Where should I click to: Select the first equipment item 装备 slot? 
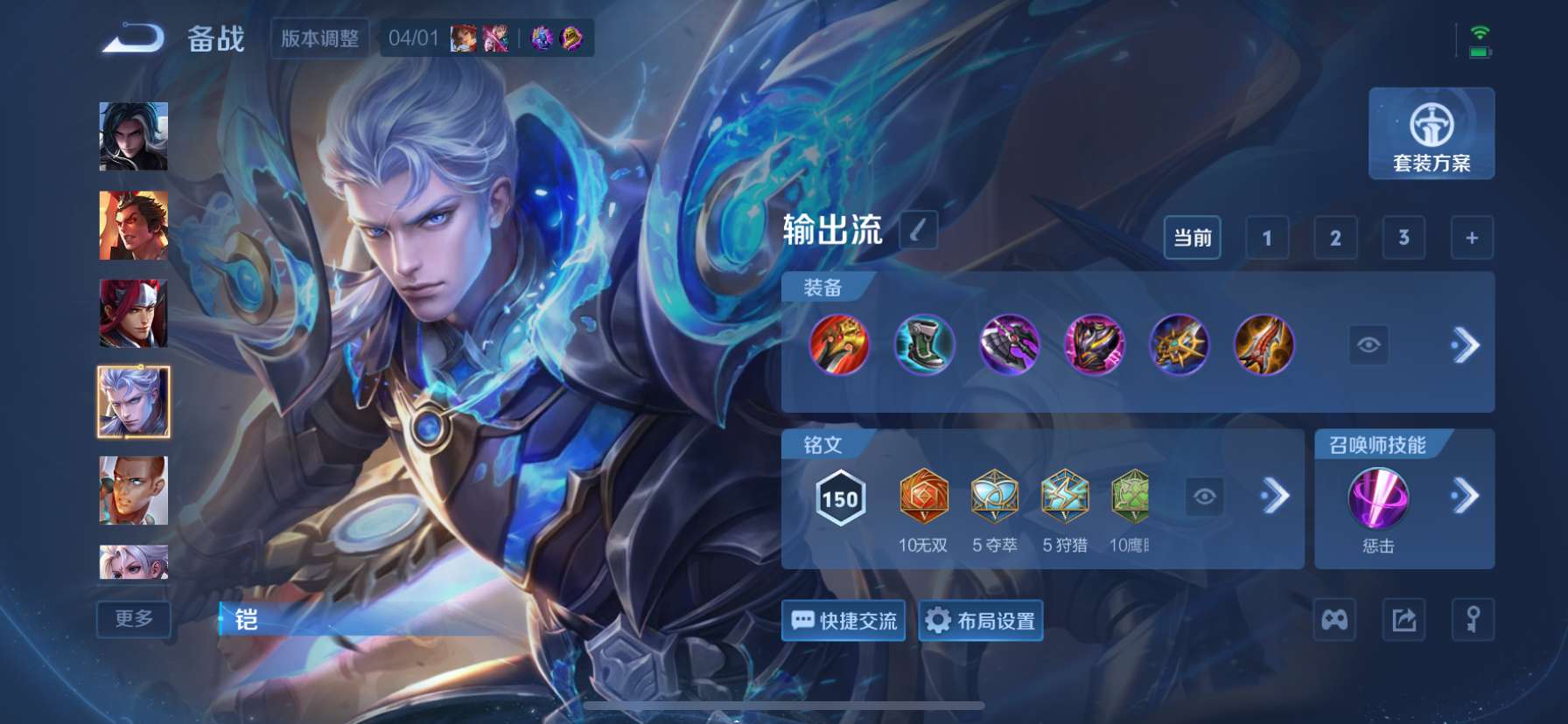[836, 346]
